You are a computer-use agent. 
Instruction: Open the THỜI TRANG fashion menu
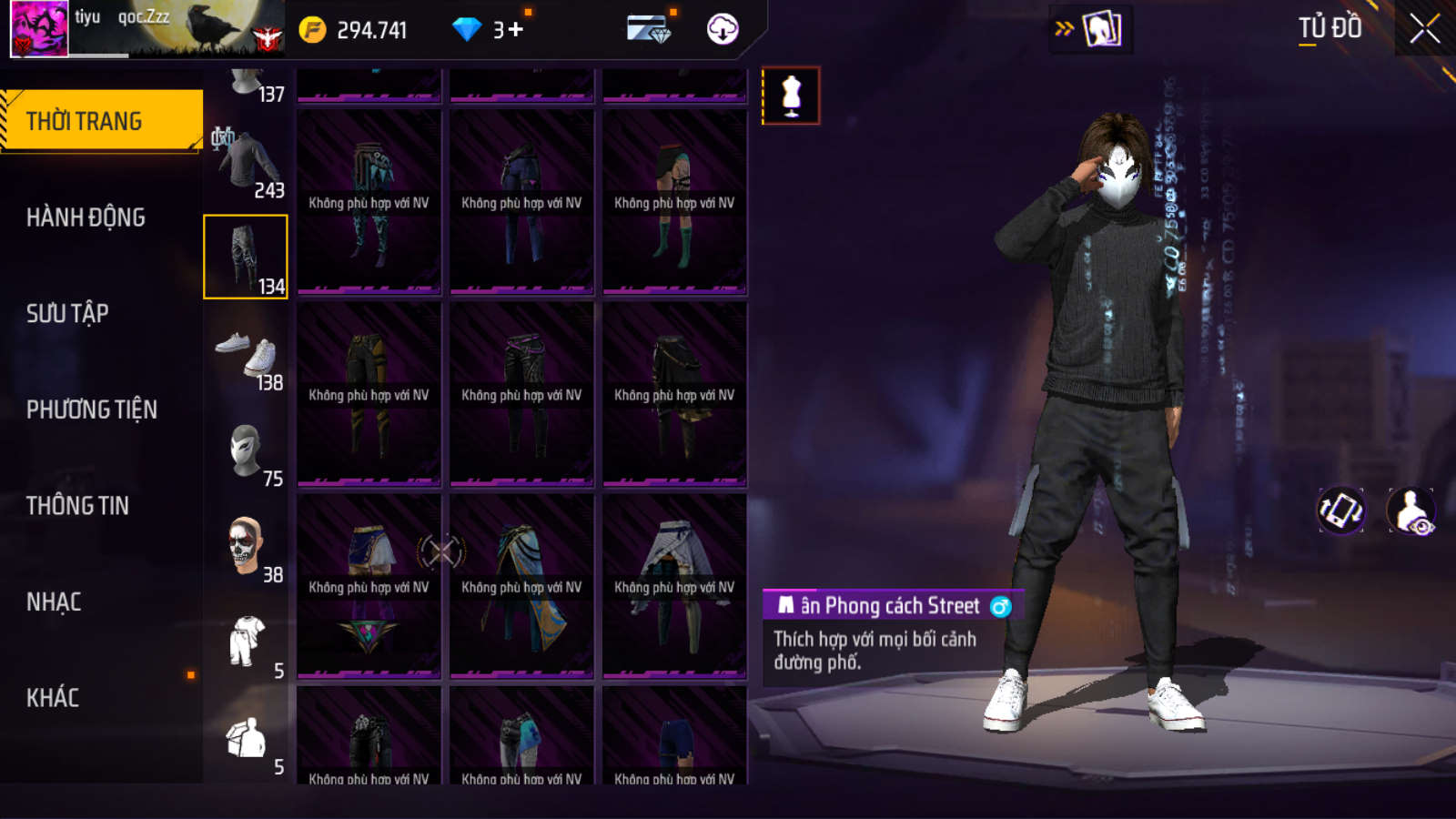pos(100,121)
